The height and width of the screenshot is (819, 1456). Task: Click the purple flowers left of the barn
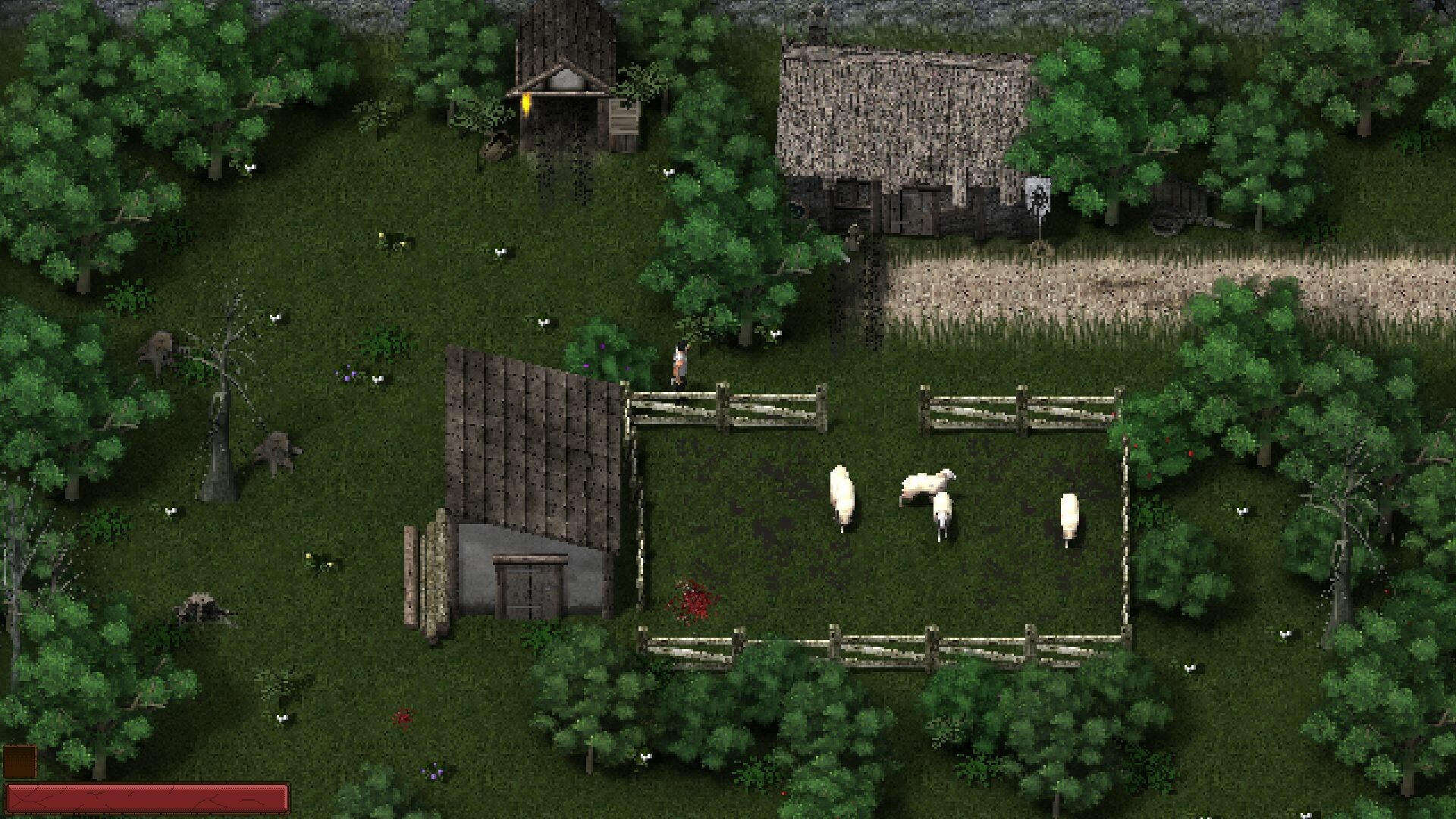(x=349, y=375)
